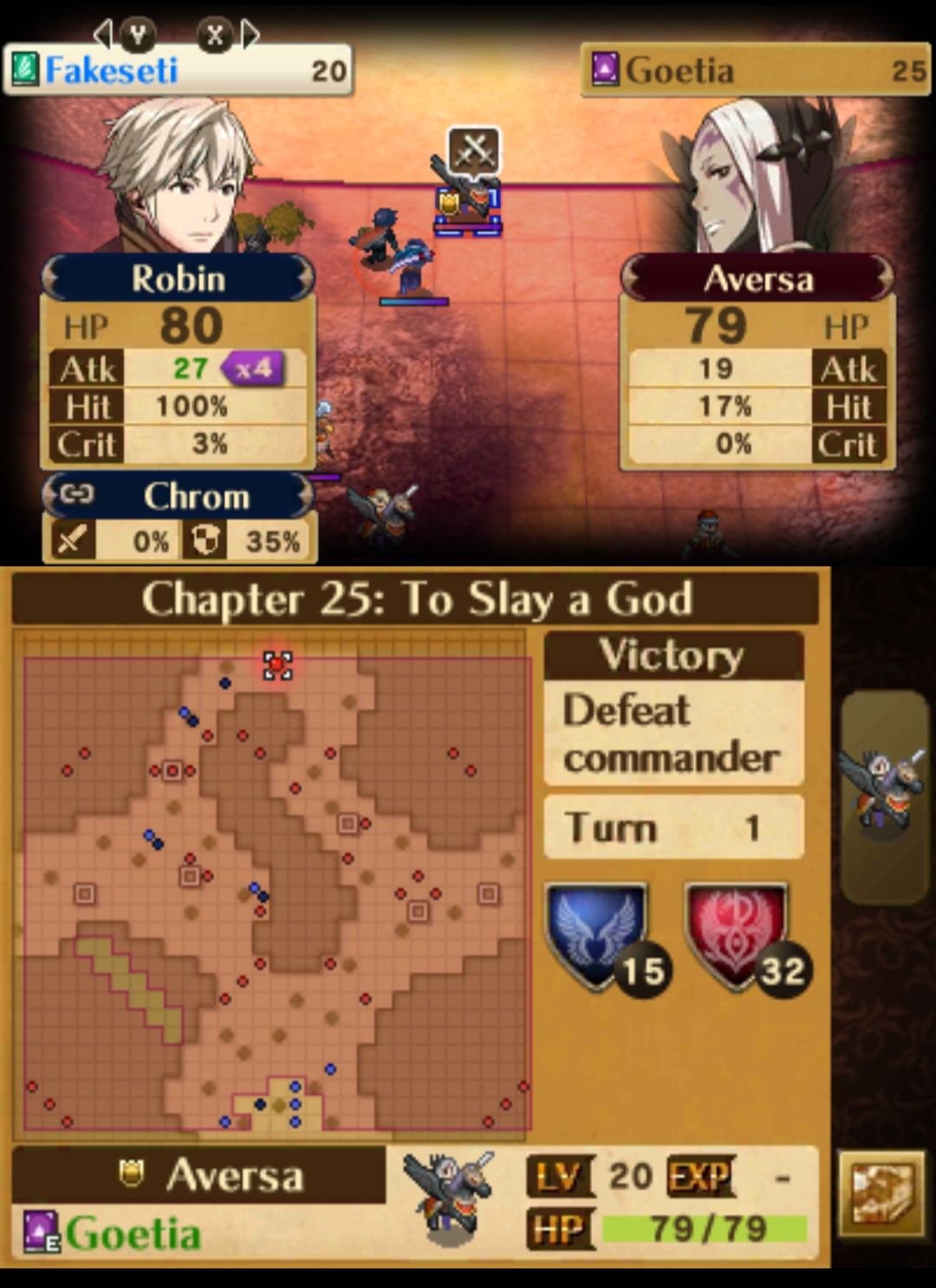Tap the battlefield minimap

click(277, 893)
